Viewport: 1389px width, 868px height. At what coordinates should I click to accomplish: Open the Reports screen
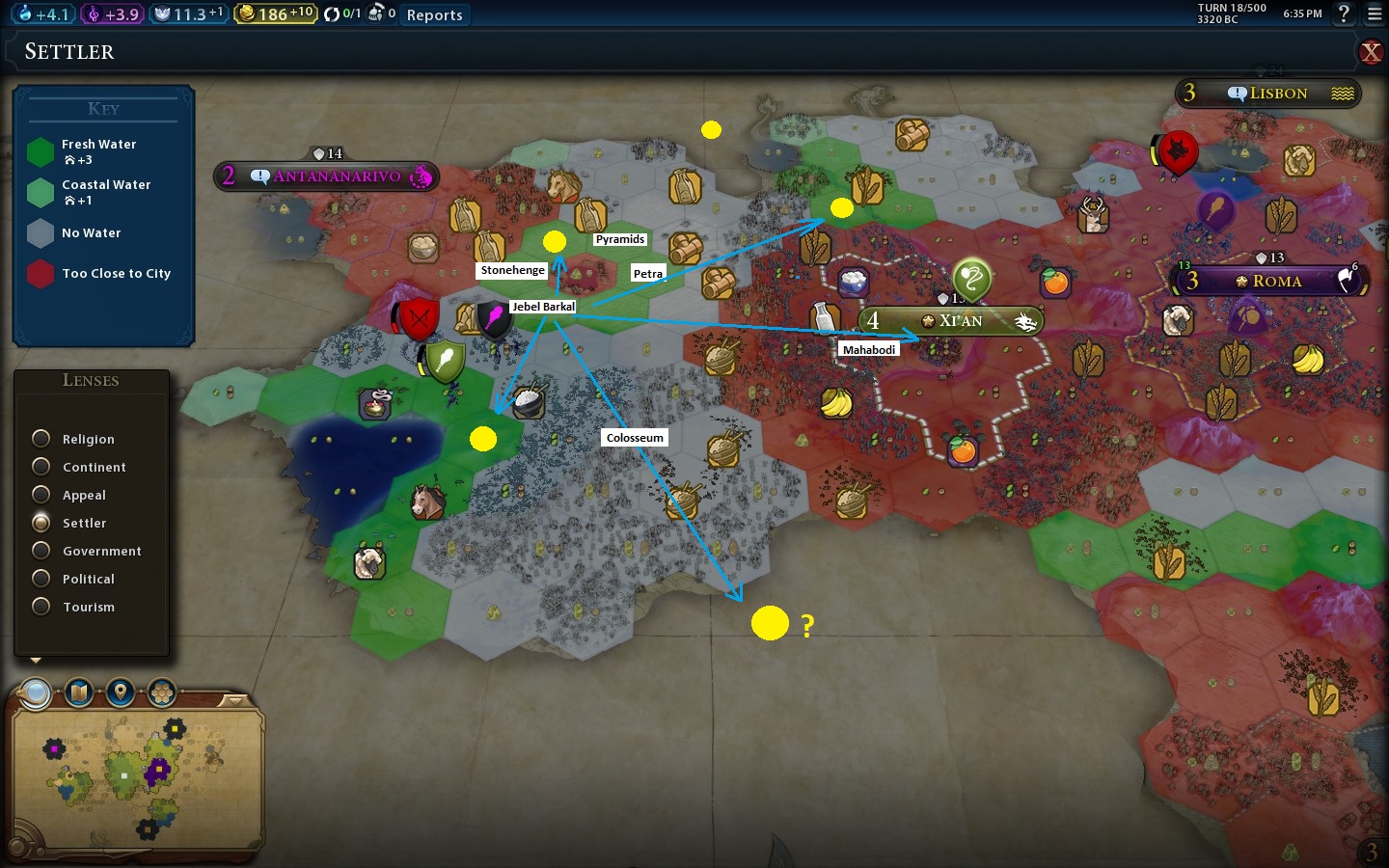pyautogui.click(x=434, y=14)
